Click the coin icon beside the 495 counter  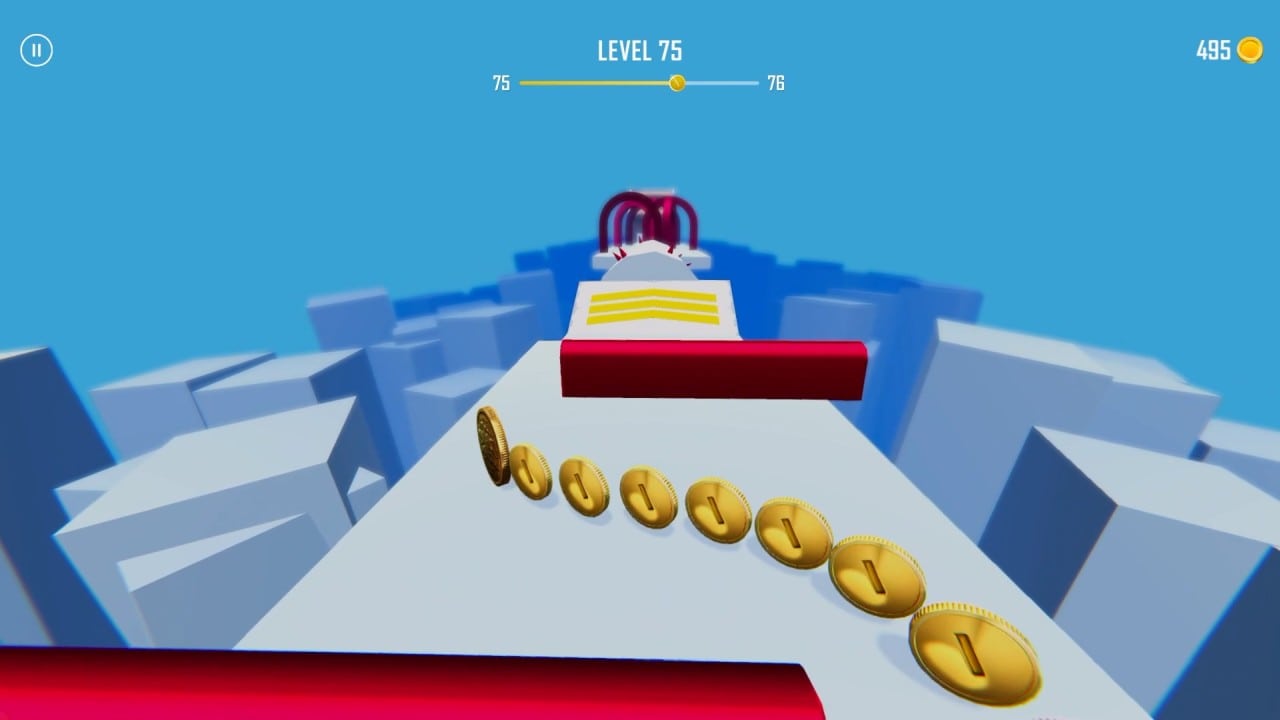click(1252, 49)
